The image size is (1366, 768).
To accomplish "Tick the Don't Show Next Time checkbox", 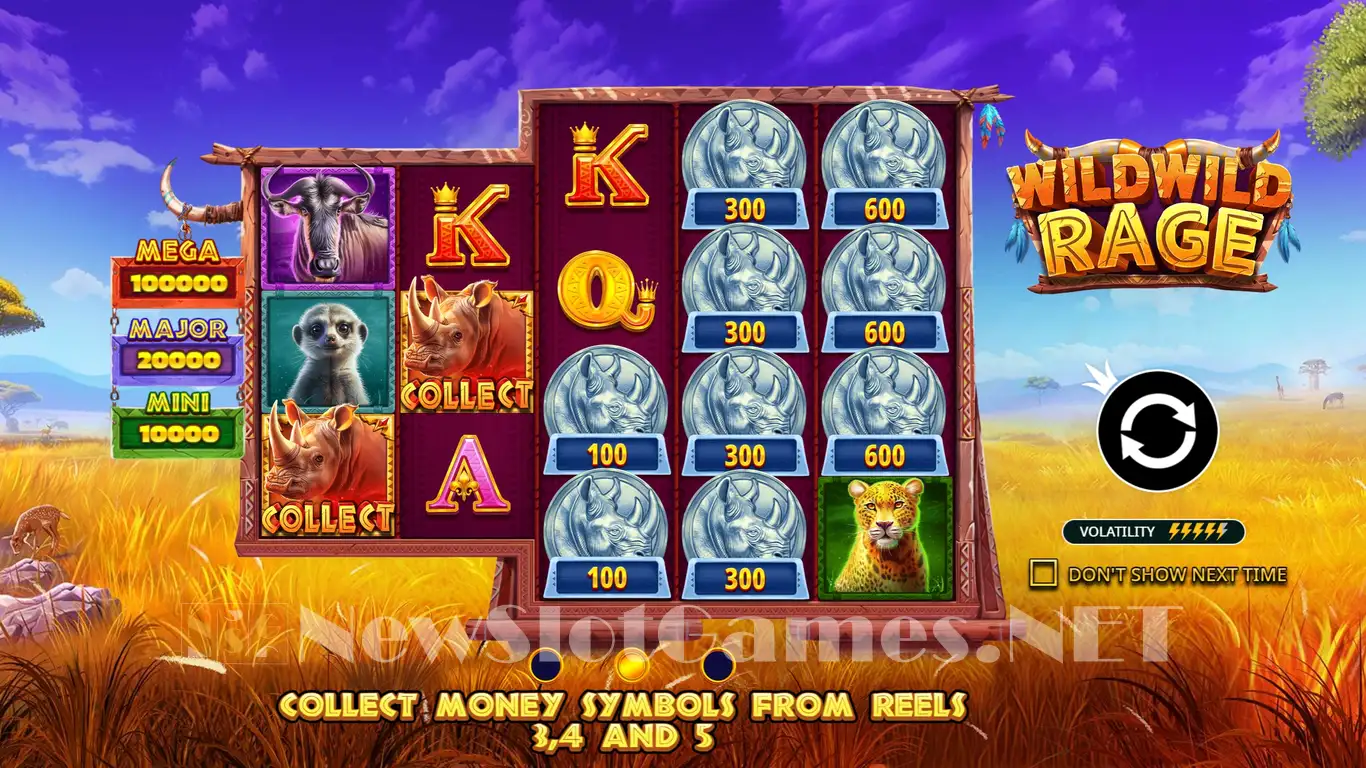I will [x=1043, y=573].
